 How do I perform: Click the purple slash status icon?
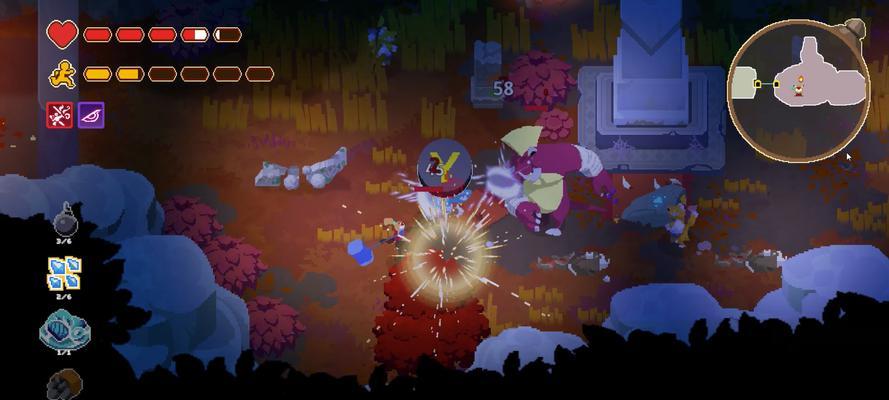point(91,115)
